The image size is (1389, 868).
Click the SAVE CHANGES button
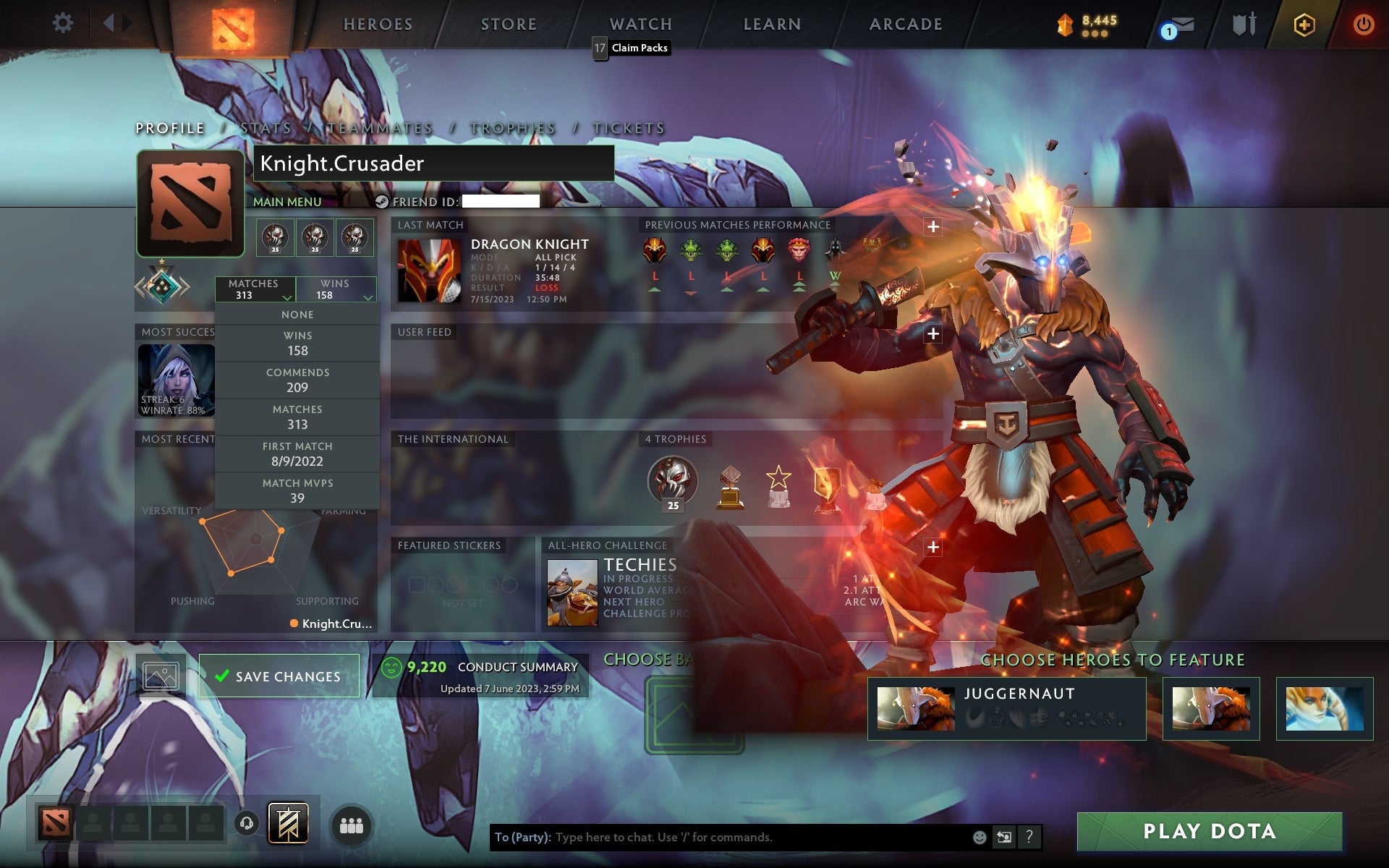[x=279, y=675]
